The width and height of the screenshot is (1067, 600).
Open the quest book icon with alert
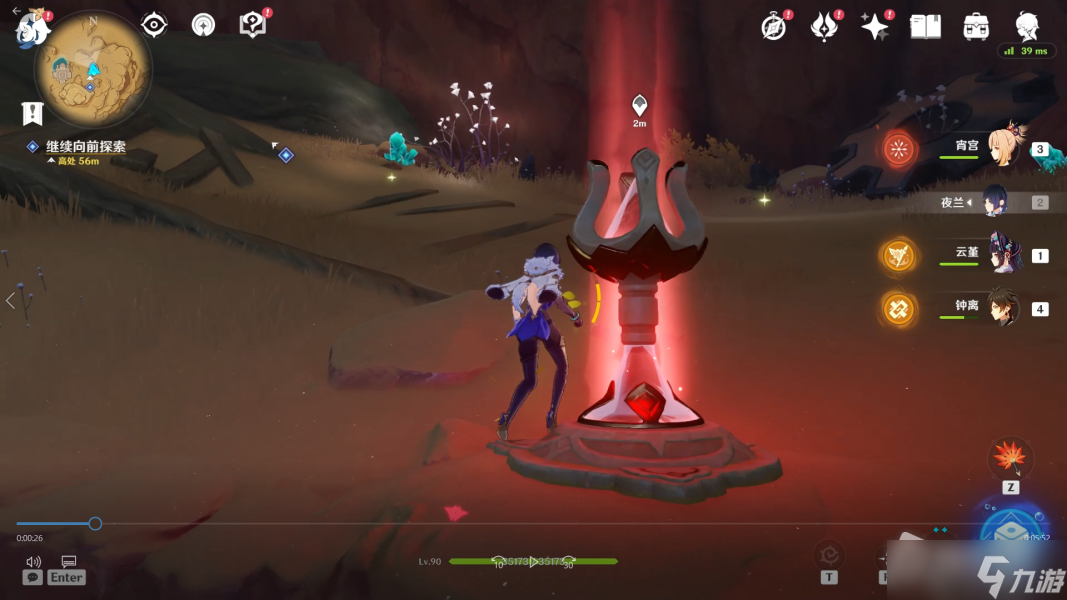253,25
